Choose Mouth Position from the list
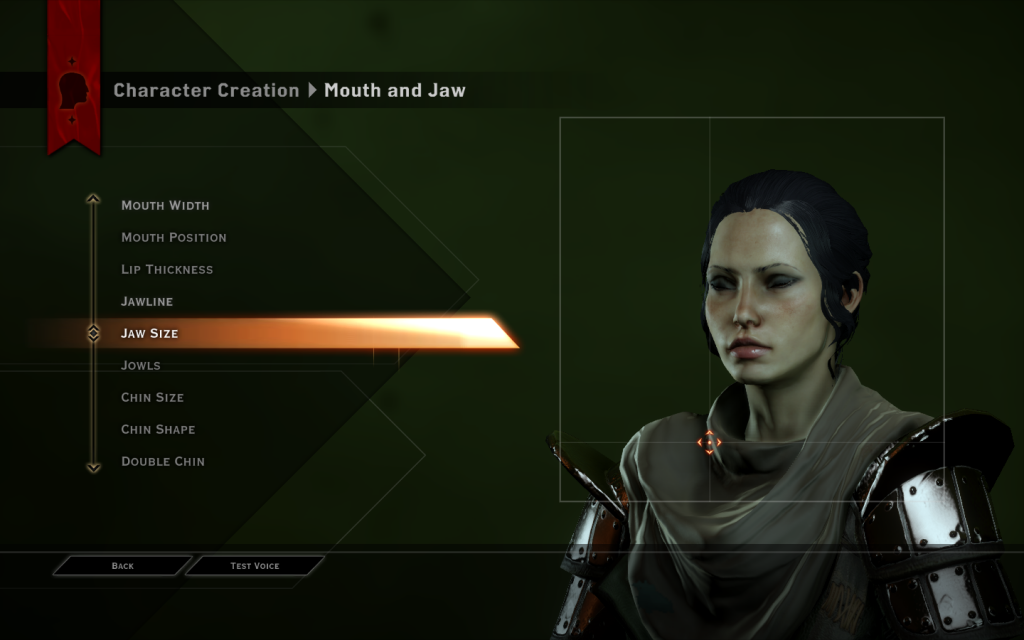The image size is (1024, 640). [173, 238]
